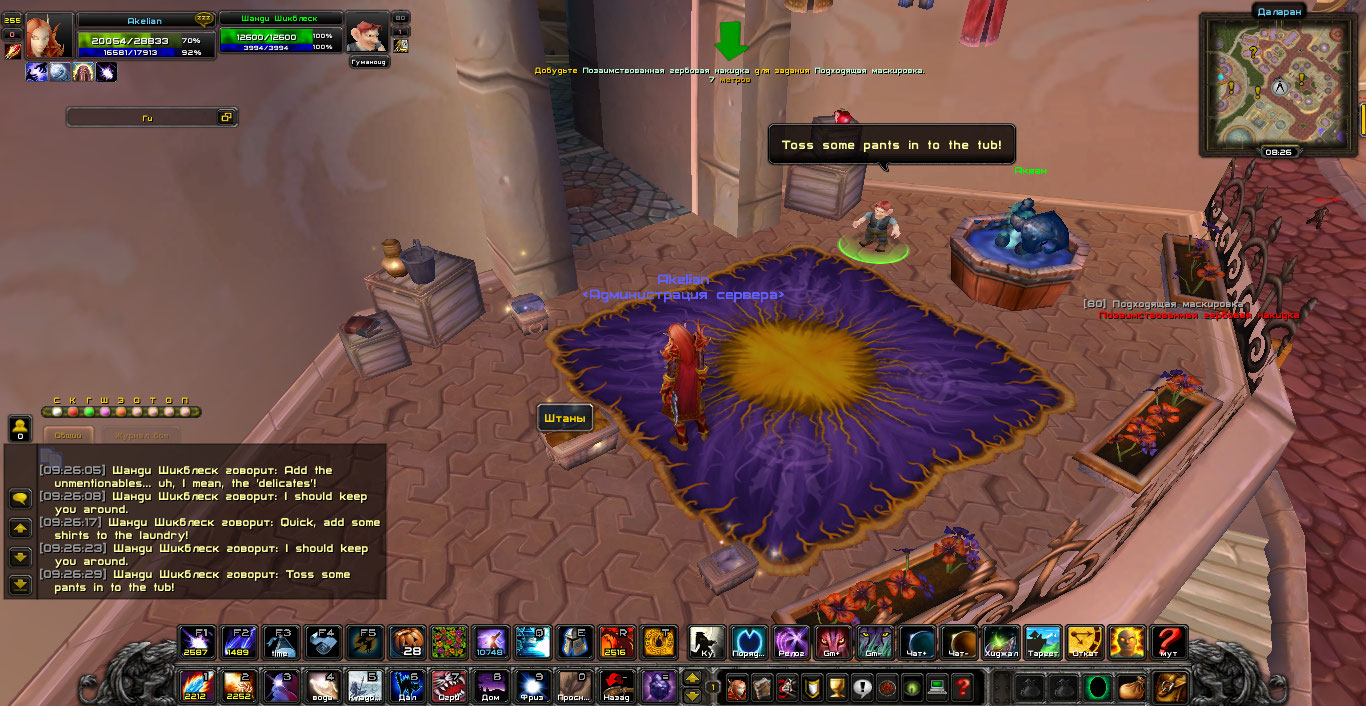Open the achievements goblet button
Viewport: 1366px width, 706px height.
tap(837, 688)
